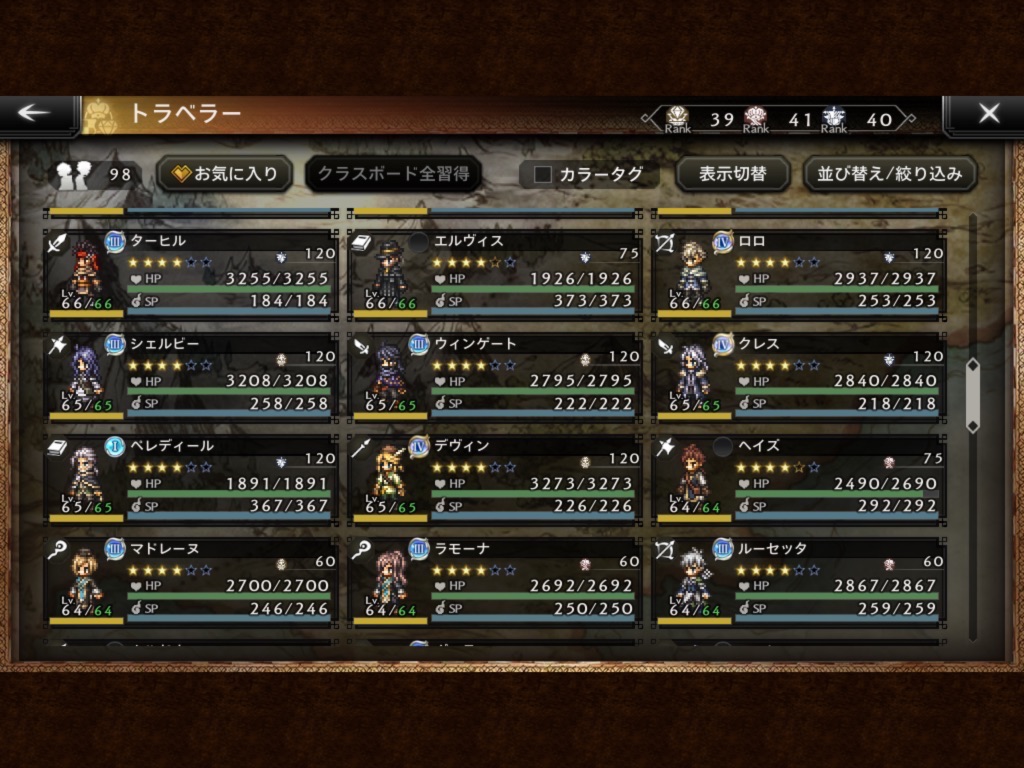Open traveler シェルビー's card
This screenshot has width=1024, height=768.
coord(190,375)
